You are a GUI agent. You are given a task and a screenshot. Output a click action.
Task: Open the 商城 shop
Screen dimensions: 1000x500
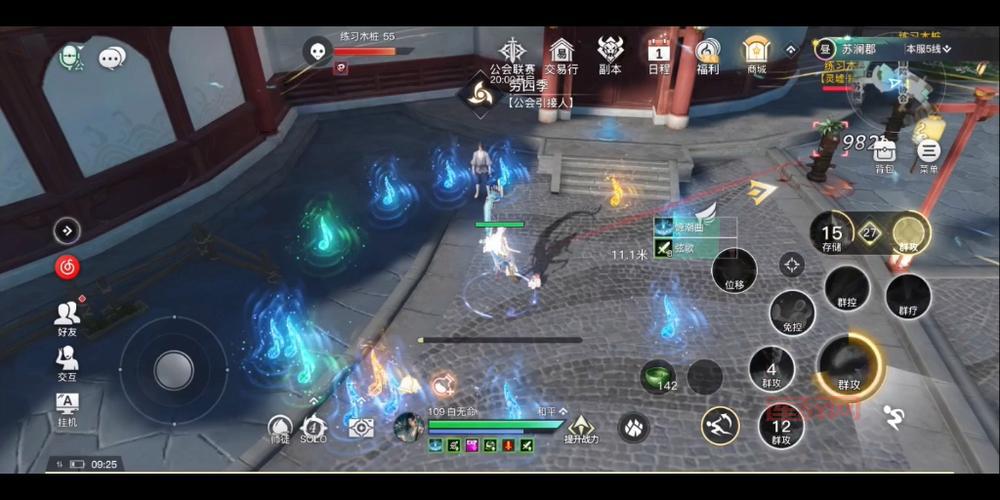pos(756,53)
